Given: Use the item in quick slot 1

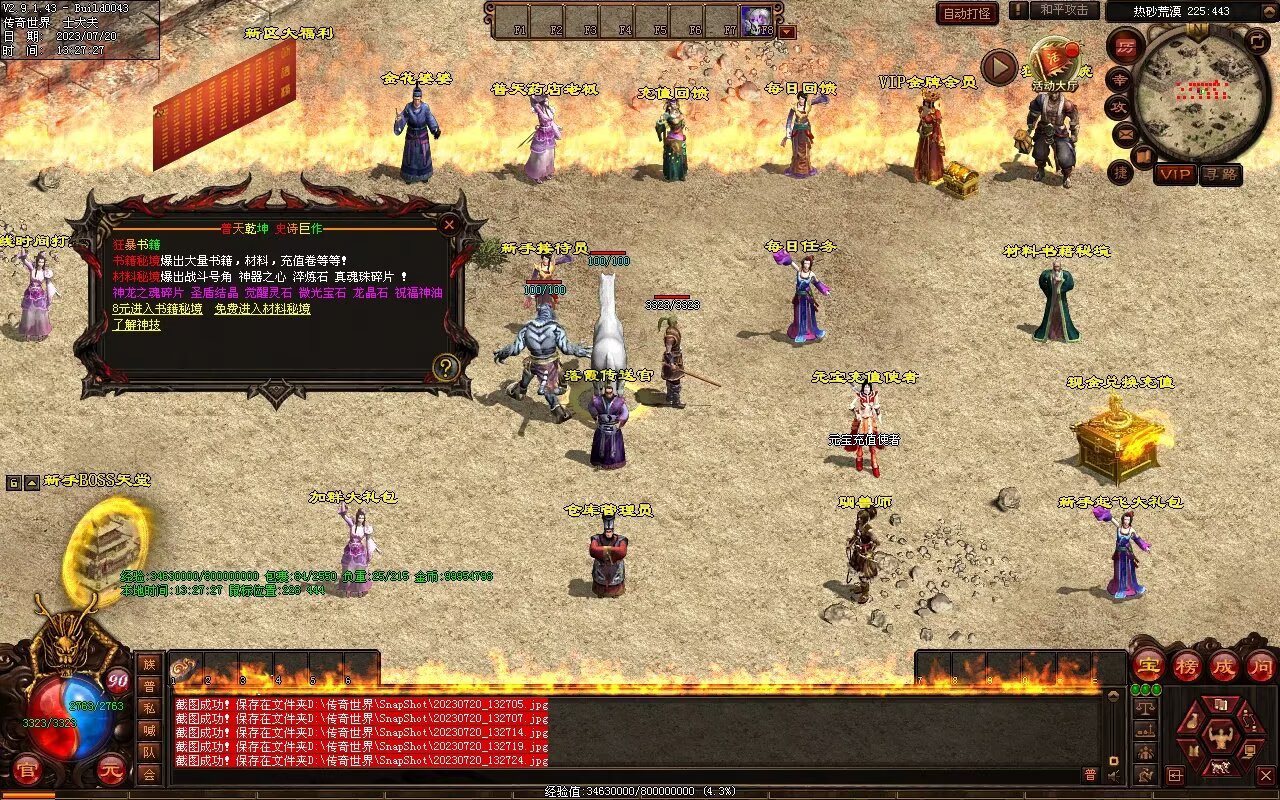Looking at the screenshot, I should 188,669.
